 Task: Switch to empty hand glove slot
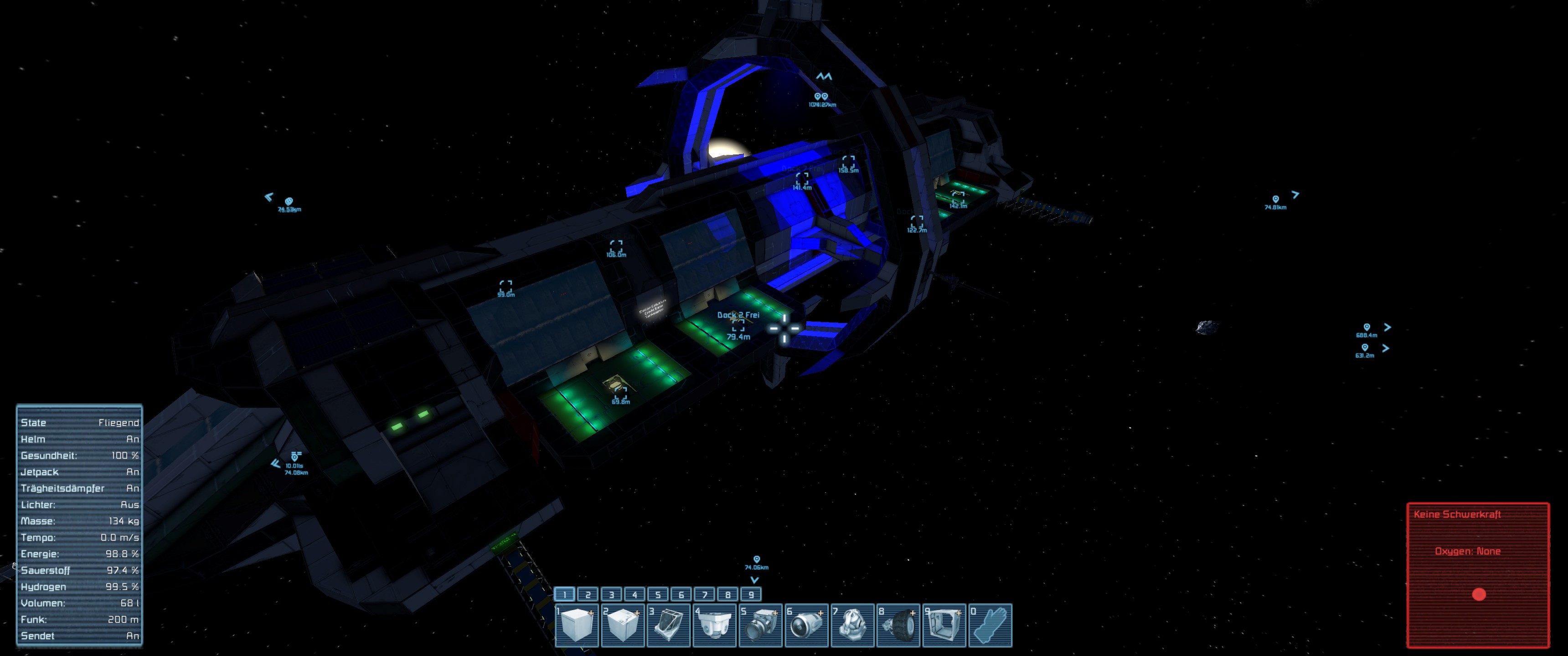(x=990, y=625)
